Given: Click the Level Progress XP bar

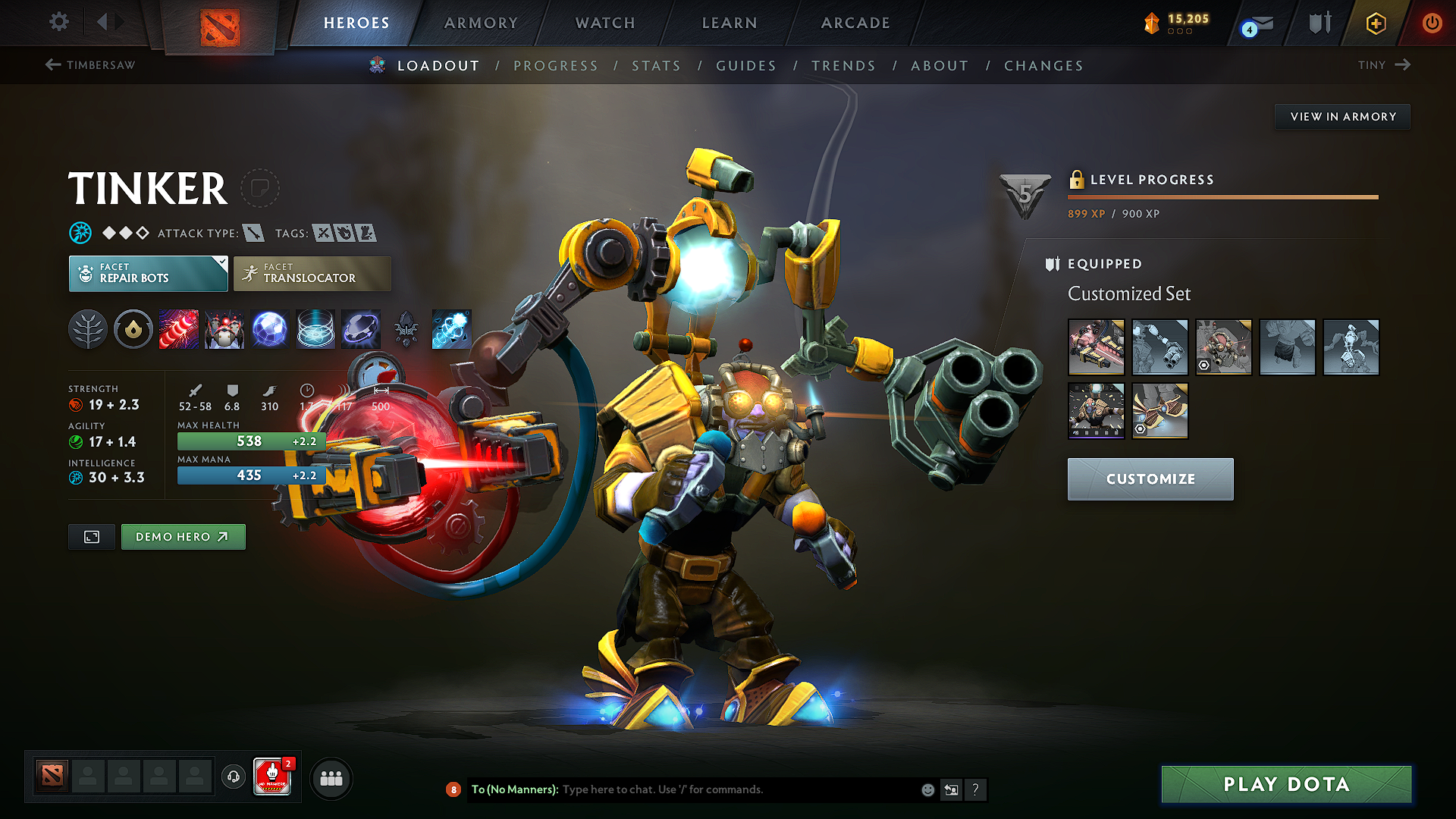Looking at the screenshot, I should click(x=1222, y=198).
